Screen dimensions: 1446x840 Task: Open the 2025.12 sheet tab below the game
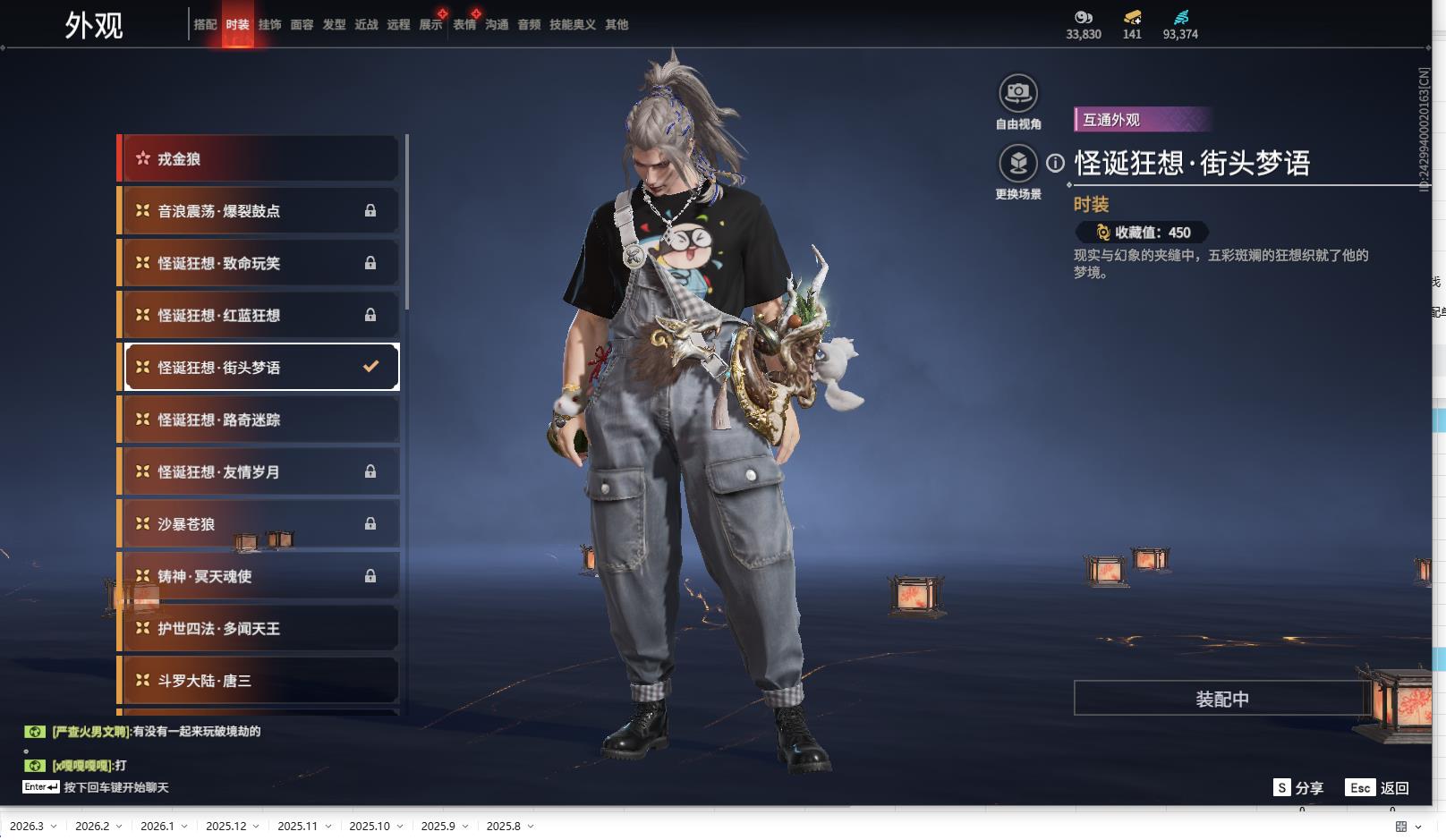click(226, 827)
